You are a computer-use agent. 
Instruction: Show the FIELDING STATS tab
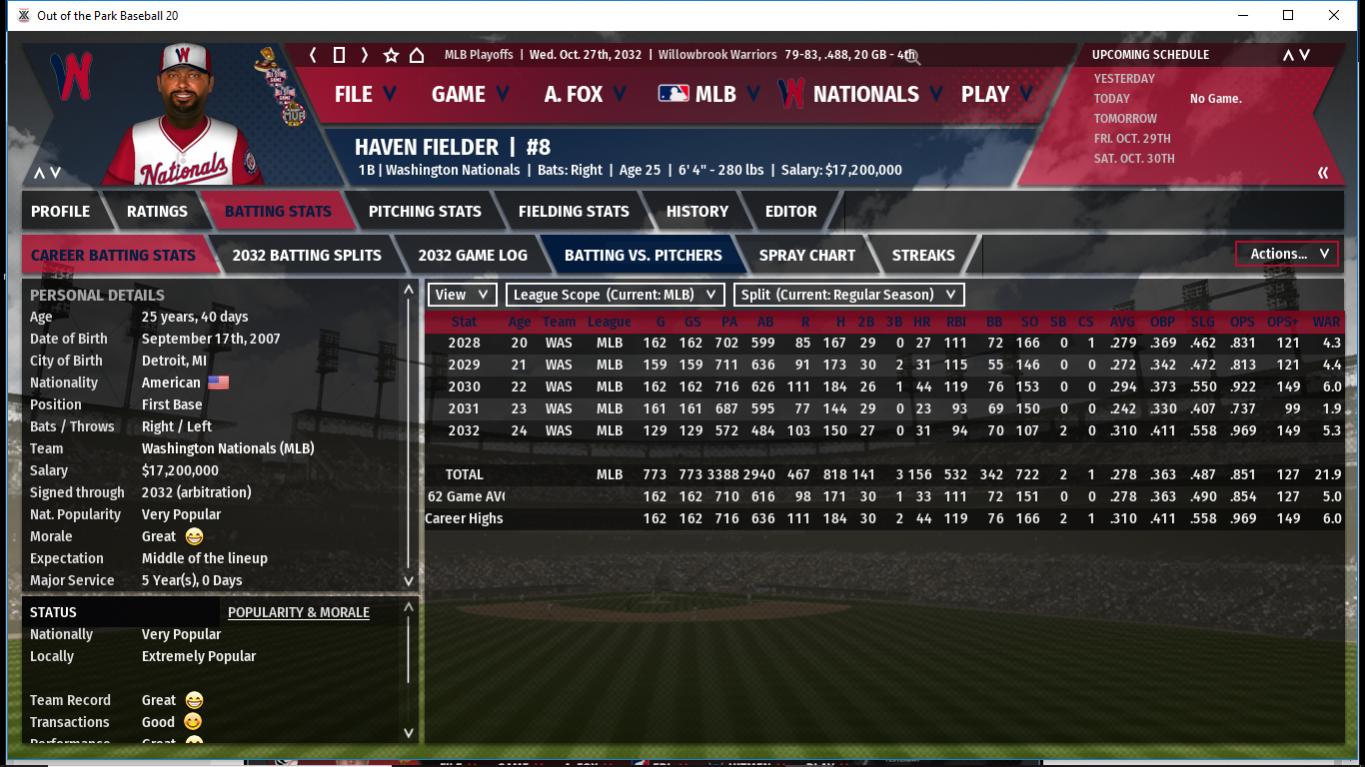(573, 211)
